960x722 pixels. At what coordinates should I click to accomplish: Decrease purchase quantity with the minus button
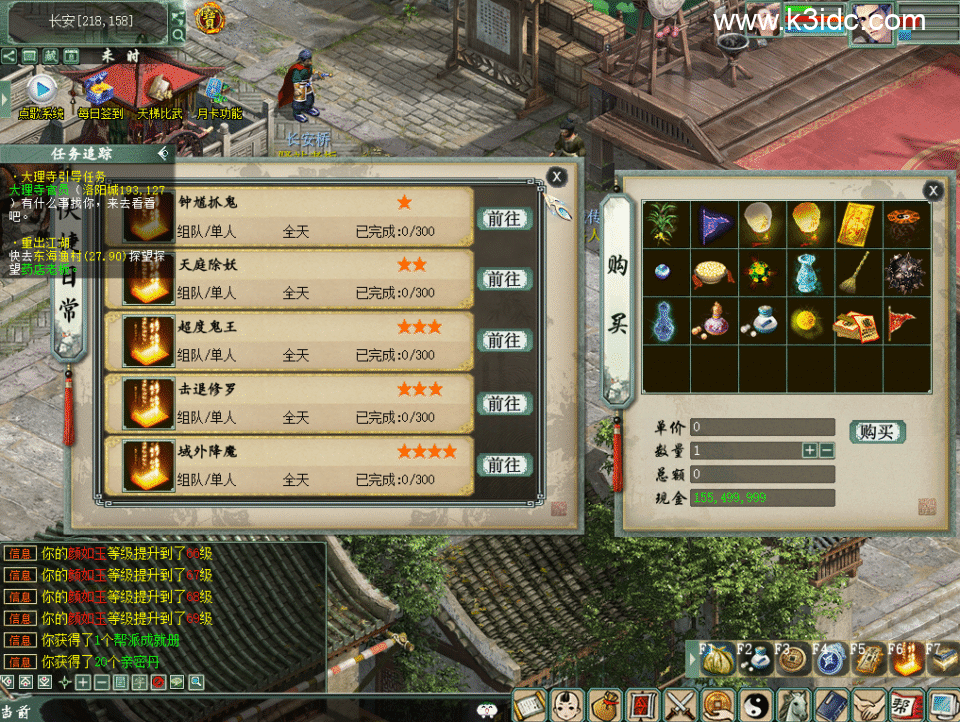coord(827,451)
